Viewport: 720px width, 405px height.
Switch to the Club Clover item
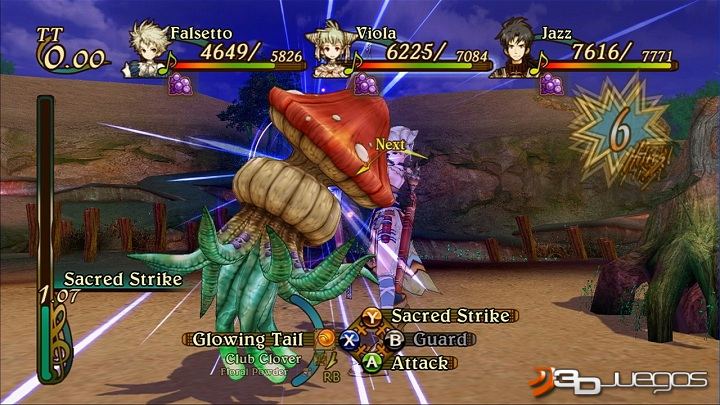tap(257, 358)
